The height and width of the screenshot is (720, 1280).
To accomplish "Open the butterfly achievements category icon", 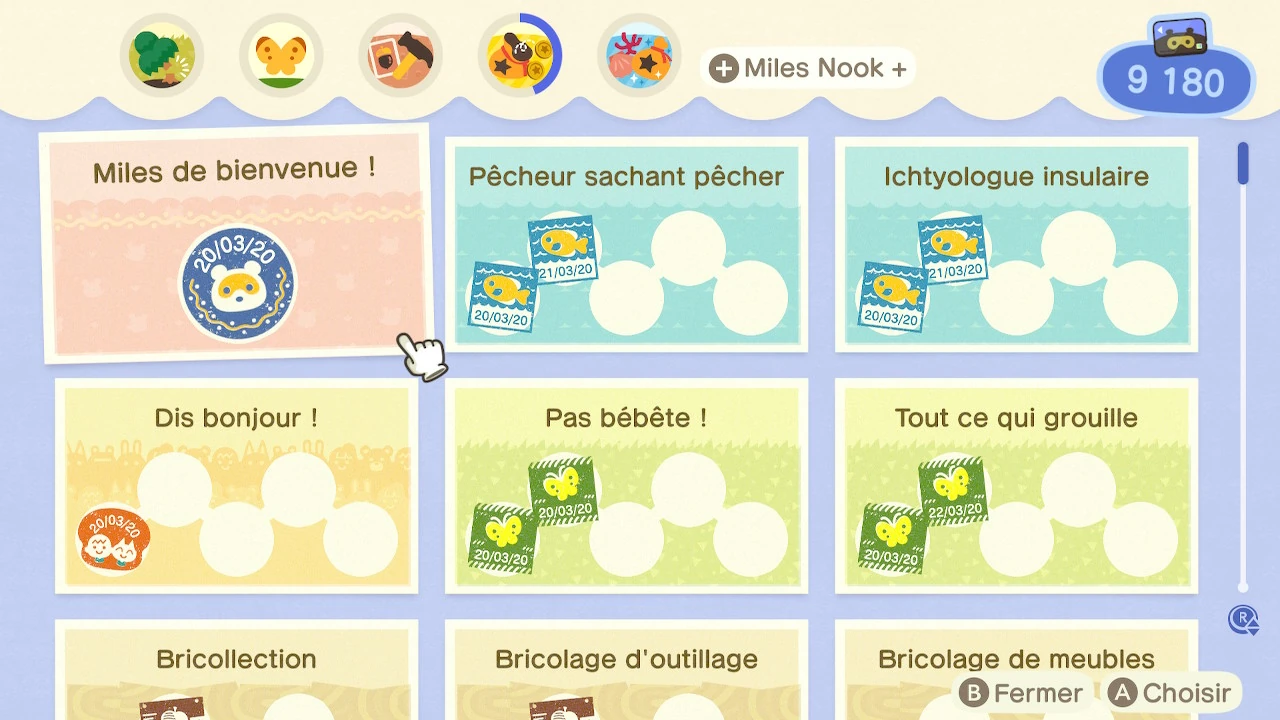I will click(281, 55).
